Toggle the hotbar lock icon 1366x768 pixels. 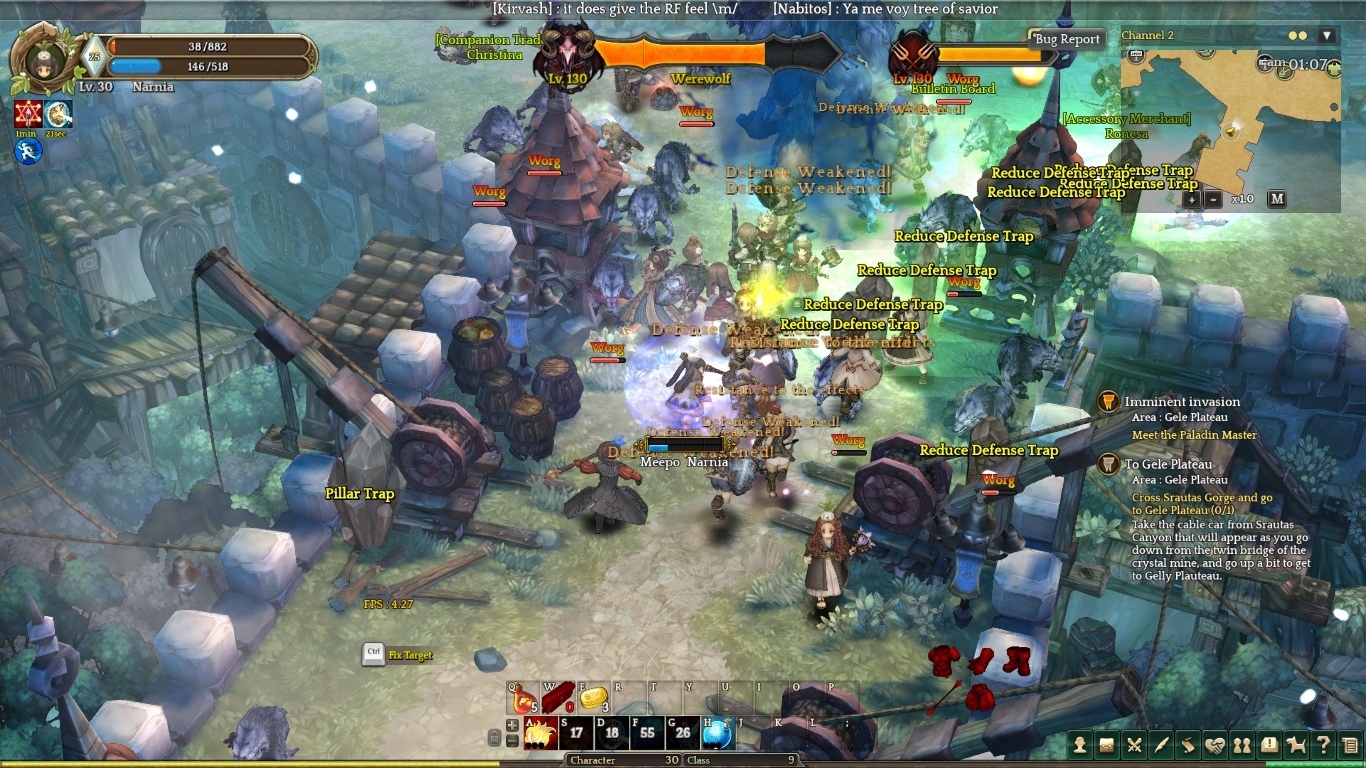[x=494, y=738]
